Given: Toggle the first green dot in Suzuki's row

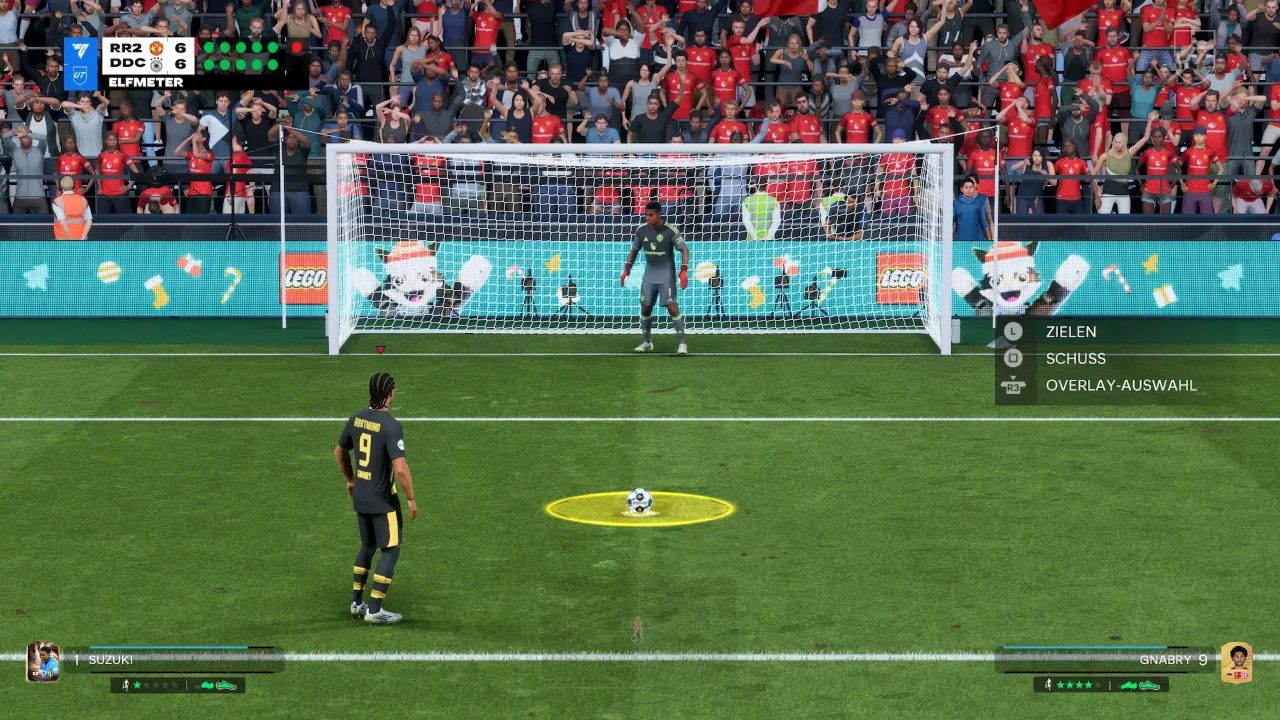Looking at the screenshot, I should [208, 65].
